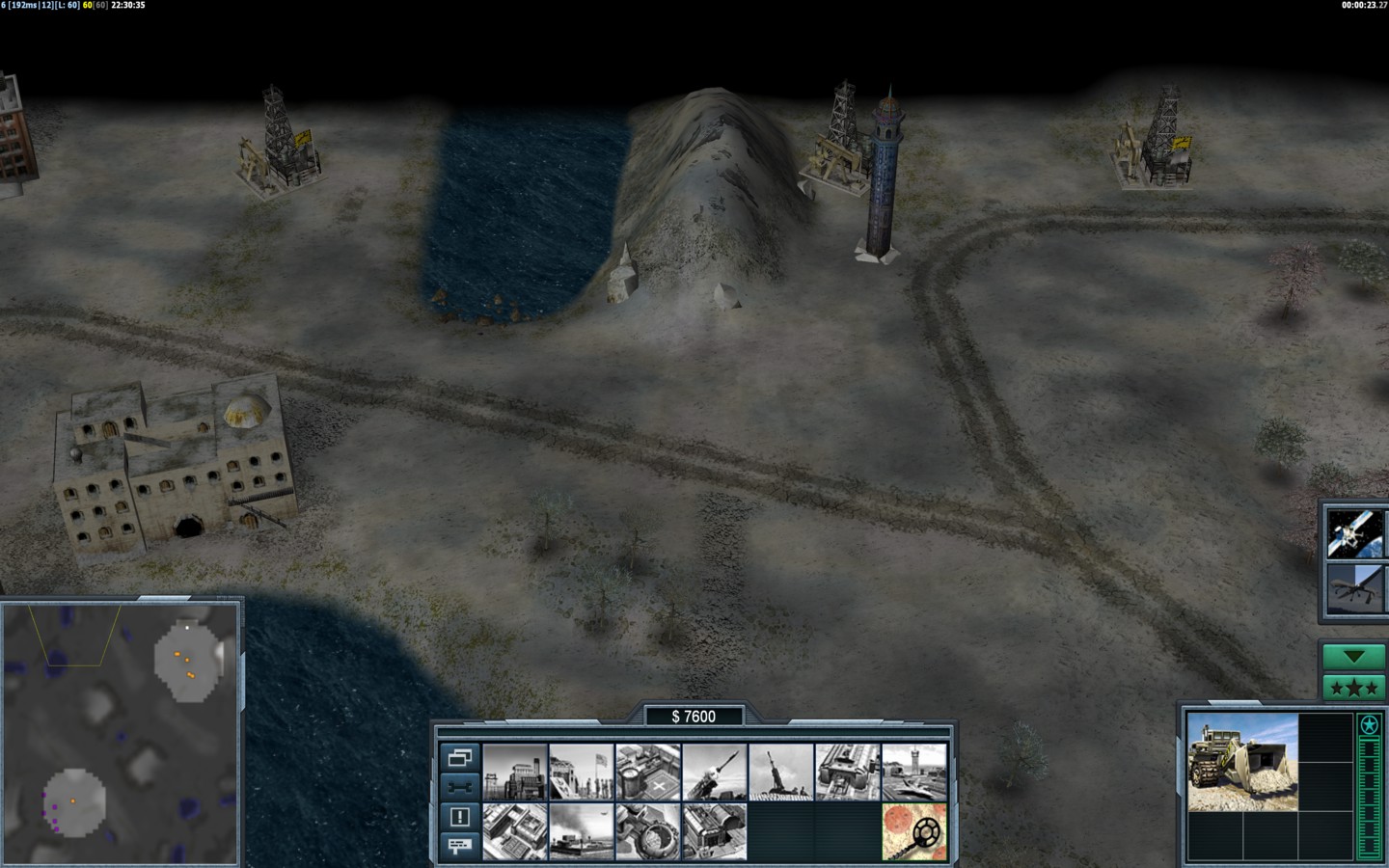Build the particle cannon dome structure
Viewport: 1389px width, 868px height.
coord(648,831)
